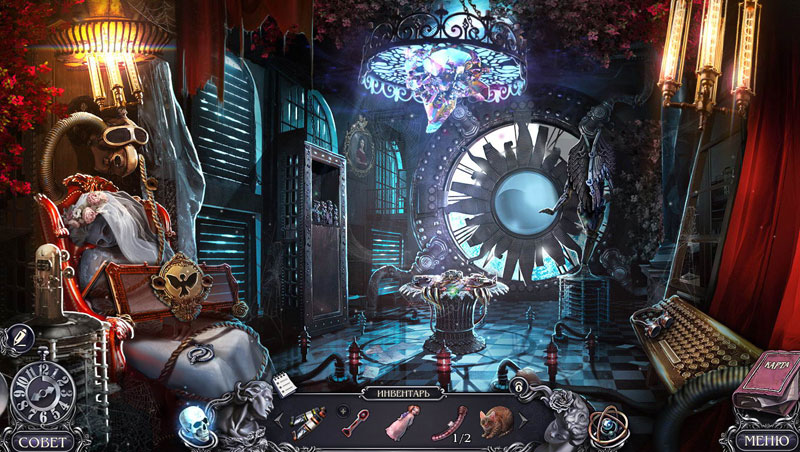The width and height of the screenshot is (800, 452).
Task: Click the glowing skull icon
Action: [193, 423]
